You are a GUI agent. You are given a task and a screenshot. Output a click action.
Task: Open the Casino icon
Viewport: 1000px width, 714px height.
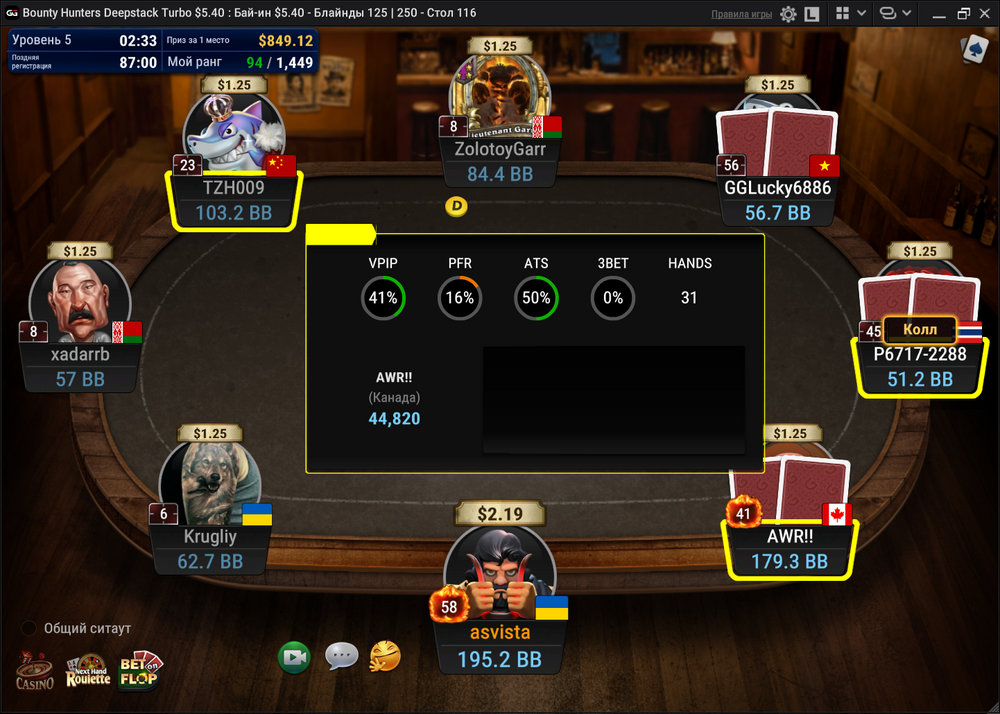point(34,672)
